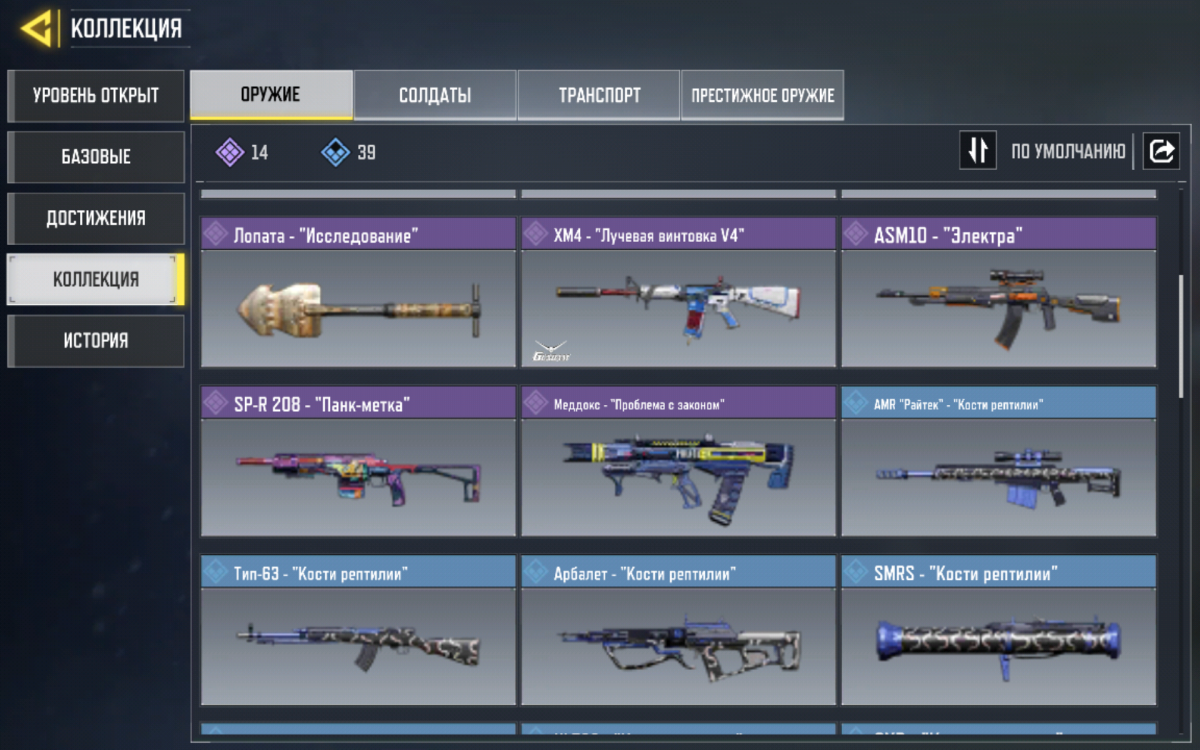
Task: Toggle the sort order arrows button
Action: pyautogui.click(x=978, y=151)
